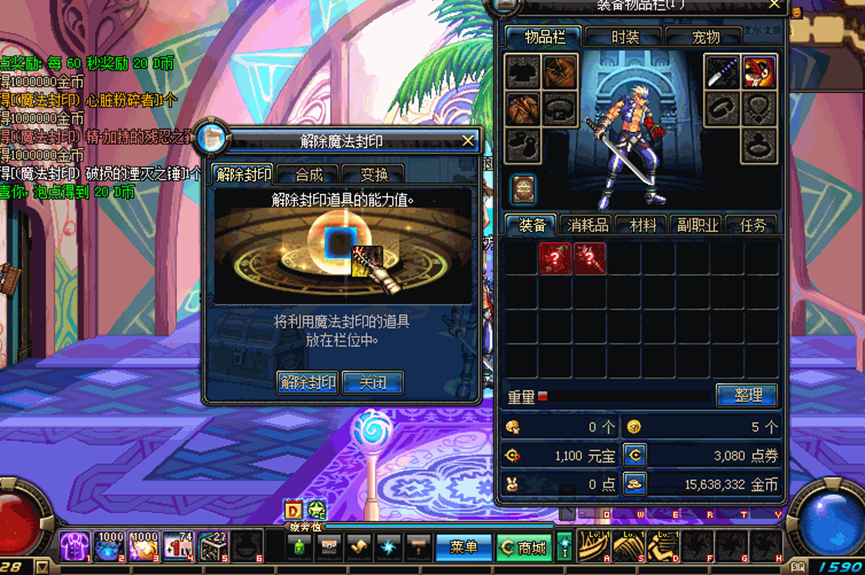View the 任务 quest items category
The image size is (865, 575).
[x=752, y=225]
